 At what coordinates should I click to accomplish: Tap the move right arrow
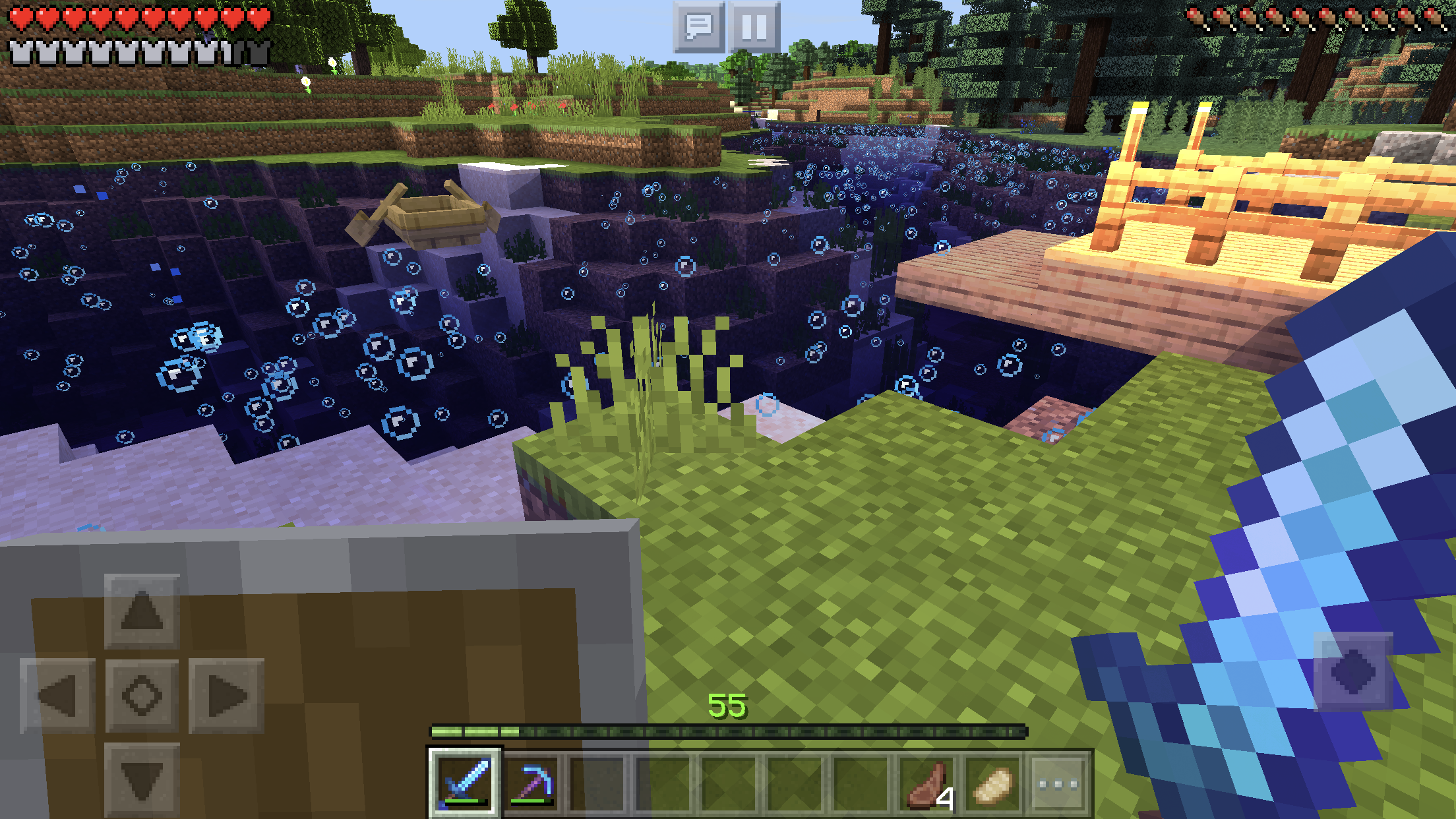tap(226, 696)
